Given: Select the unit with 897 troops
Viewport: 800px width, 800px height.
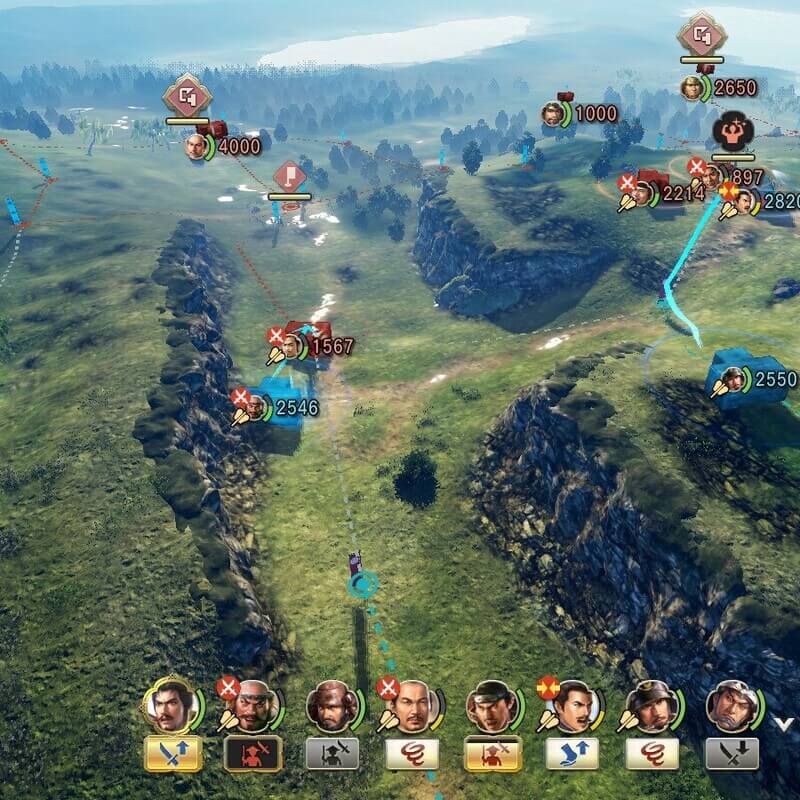Looking at the screenshot, I should [712, 177].
